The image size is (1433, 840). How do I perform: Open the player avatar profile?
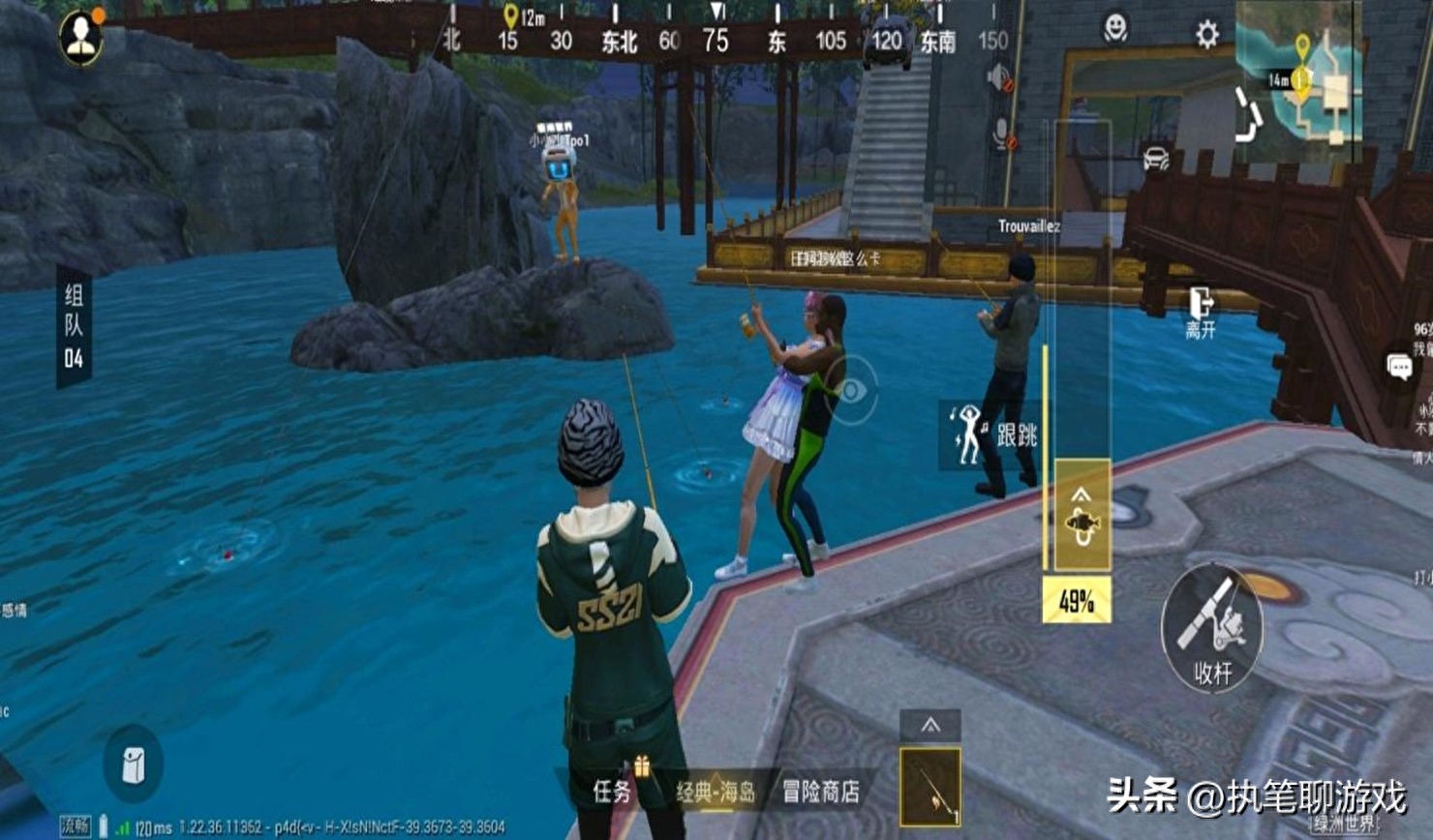pos(81,37)
